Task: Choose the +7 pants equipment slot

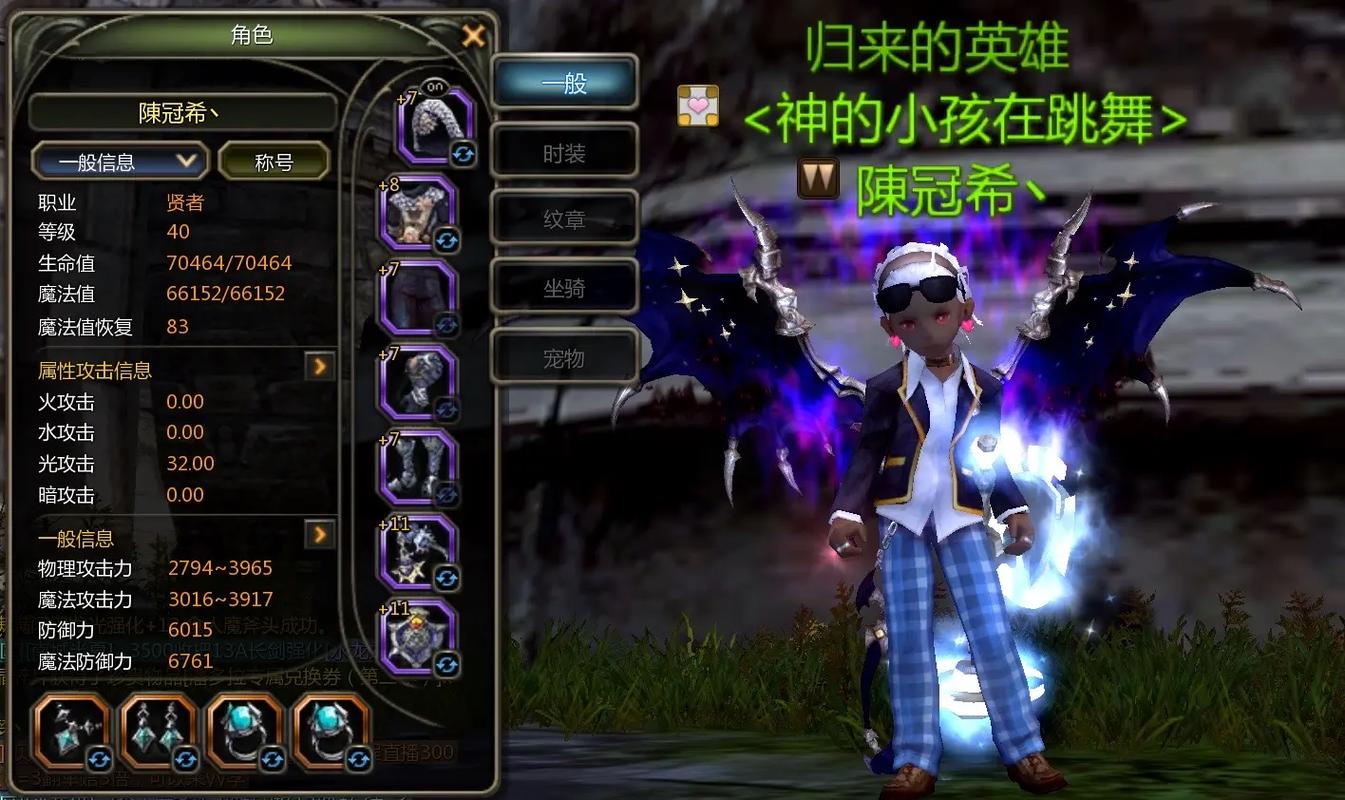Action: [420, 298]
